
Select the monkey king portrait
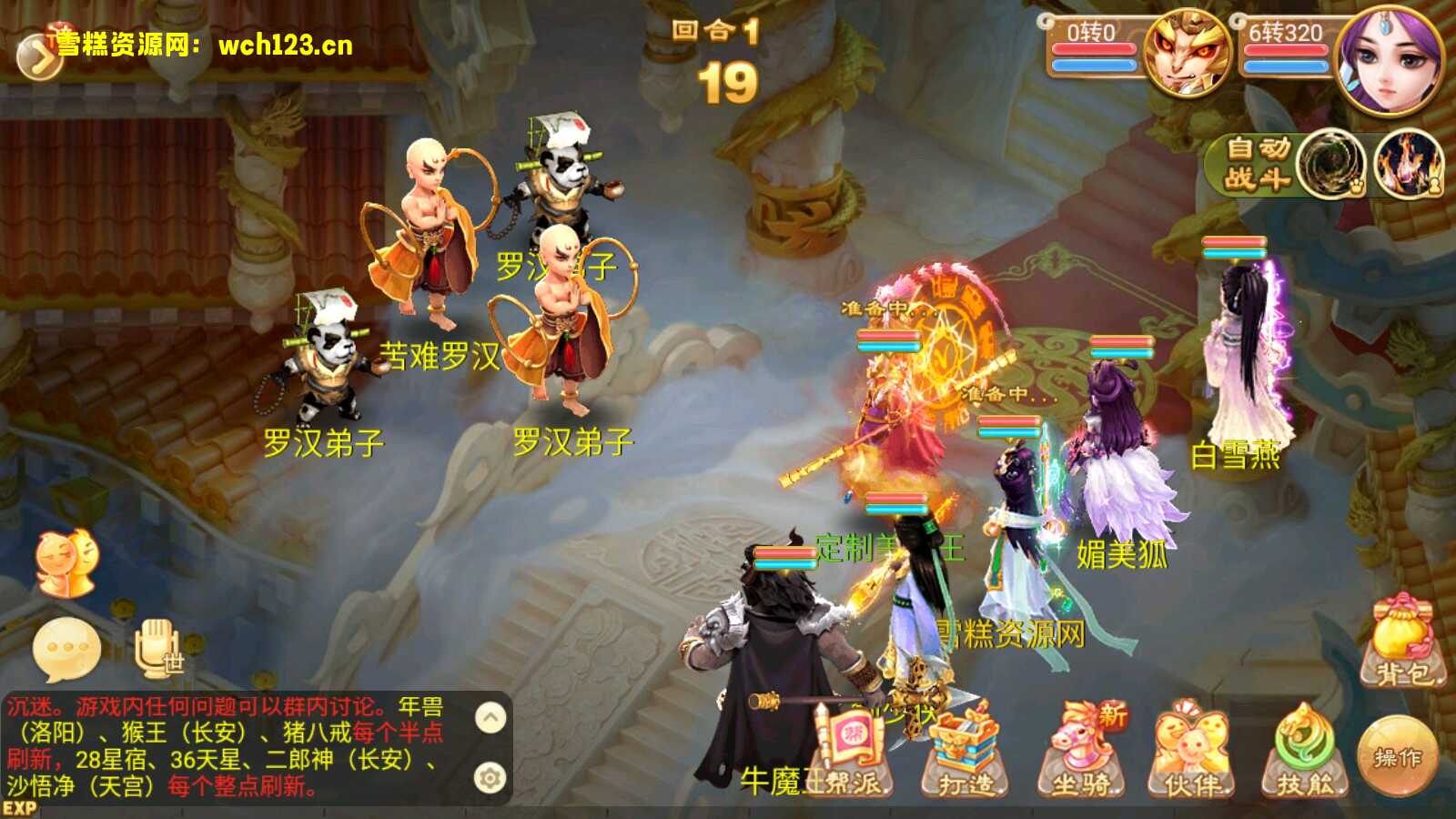point(1186,53)
